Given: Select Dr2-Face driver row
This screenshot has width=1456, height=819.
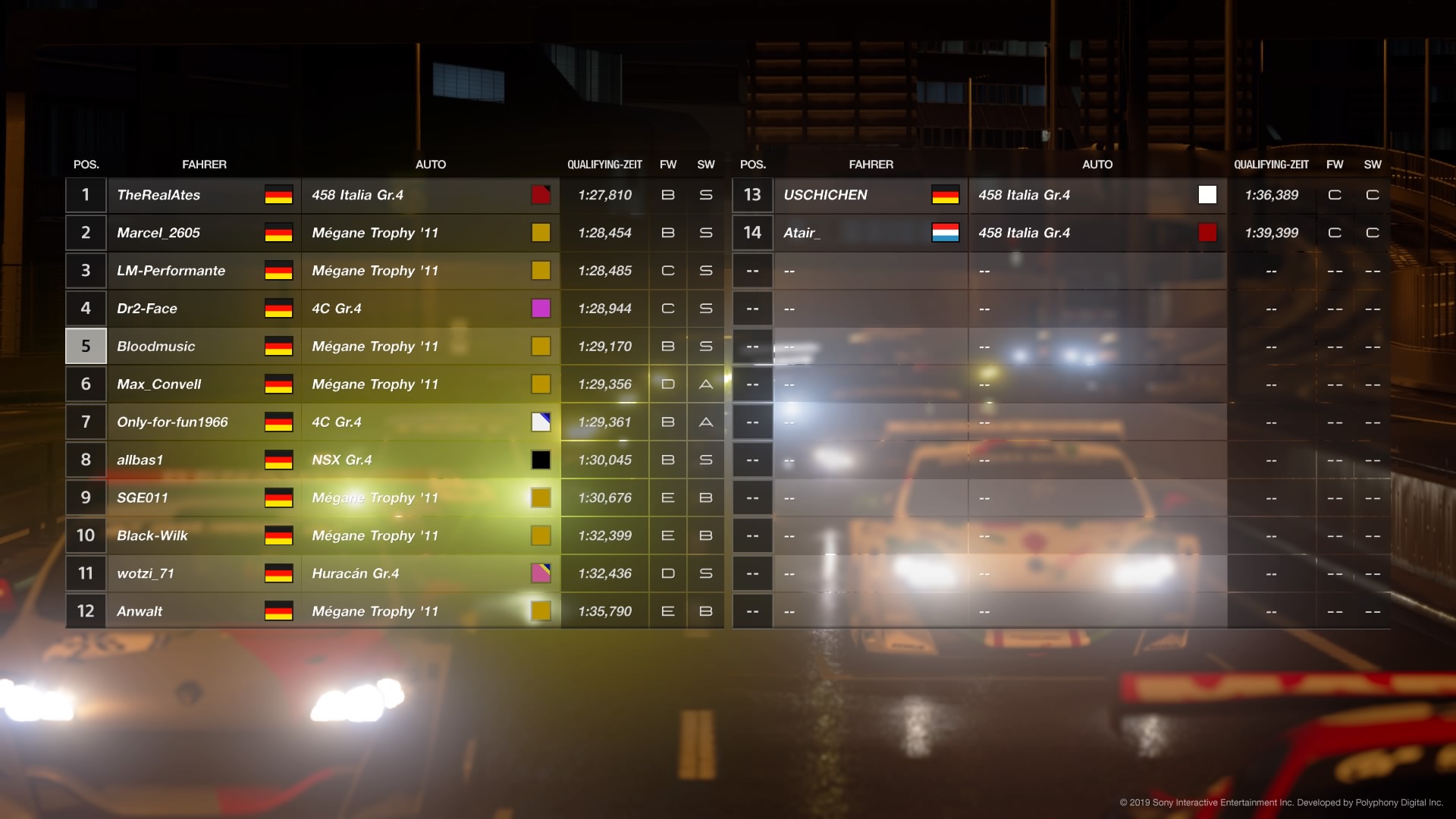Looking at the screenshot, I should (147, 309).
